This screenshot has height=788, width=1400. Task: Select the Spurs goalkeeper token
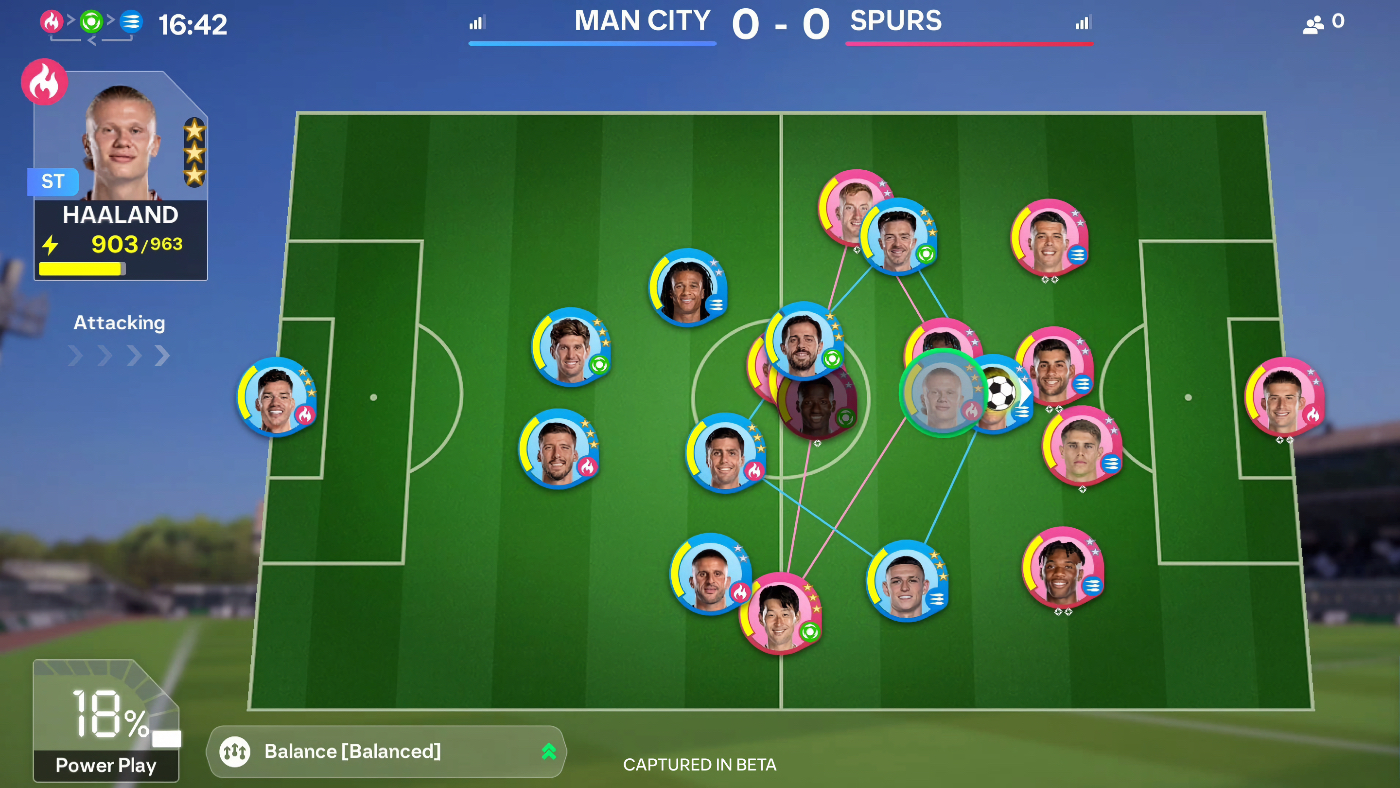point(1284,396)
